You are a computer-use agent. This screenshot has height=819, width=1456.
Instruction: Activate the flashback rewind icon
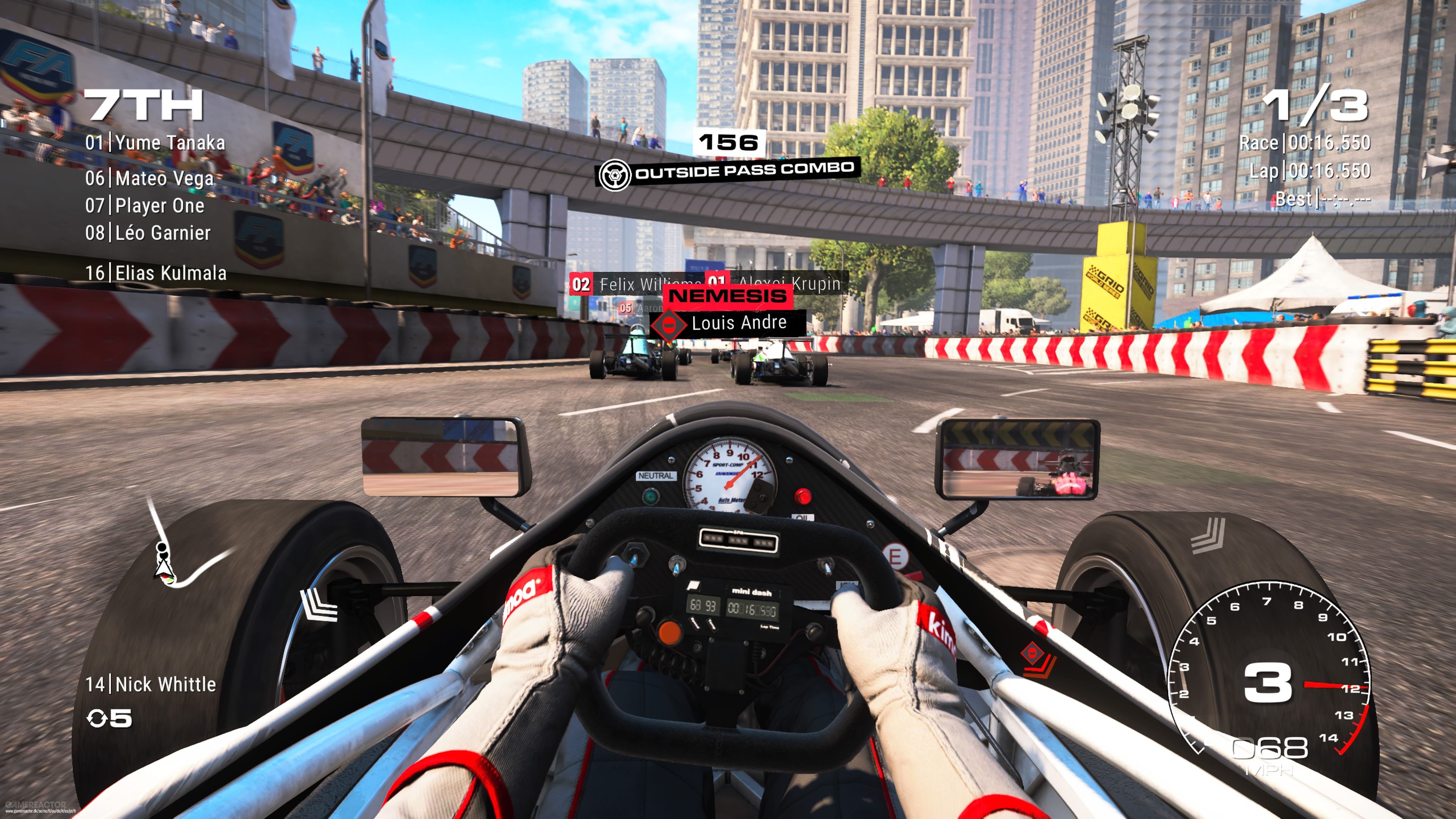pyautogui.click(x=97, y=719)
